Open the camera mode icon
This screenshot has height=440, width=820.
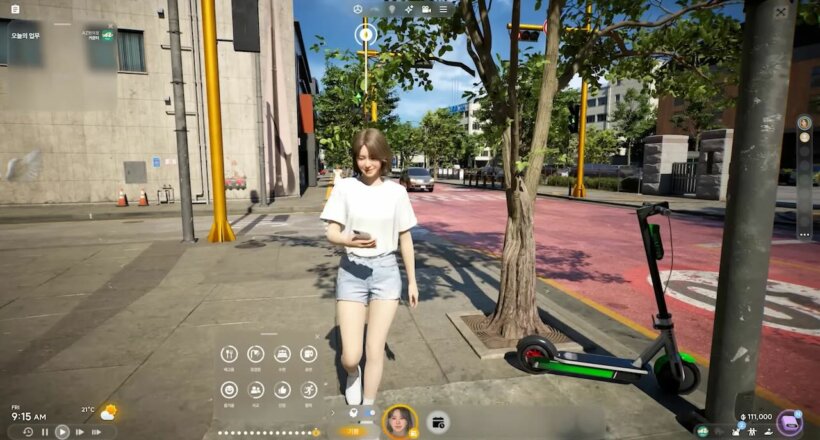426,9
